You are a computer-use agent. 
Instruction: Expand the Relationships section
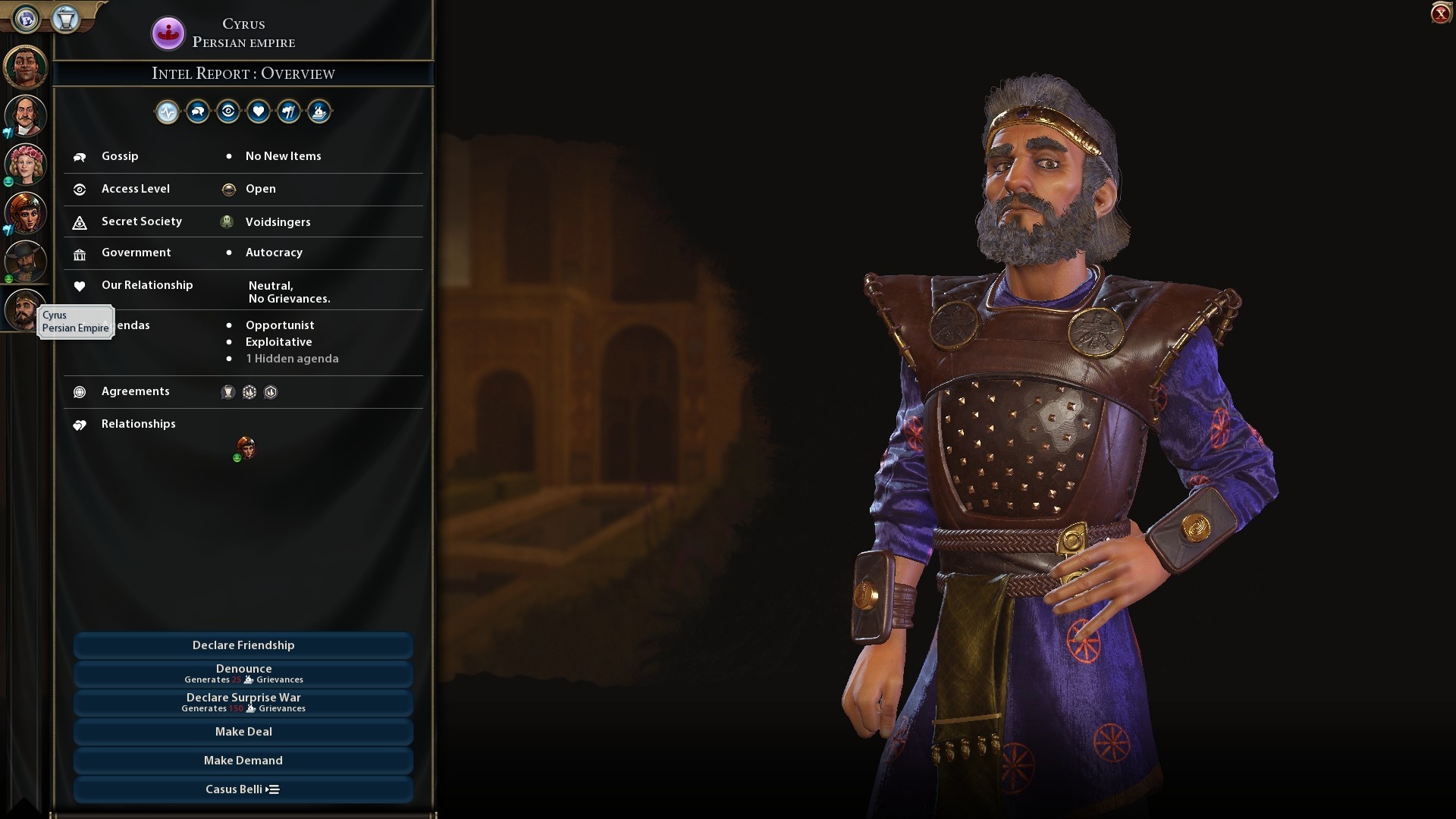[x=138, y=424]
